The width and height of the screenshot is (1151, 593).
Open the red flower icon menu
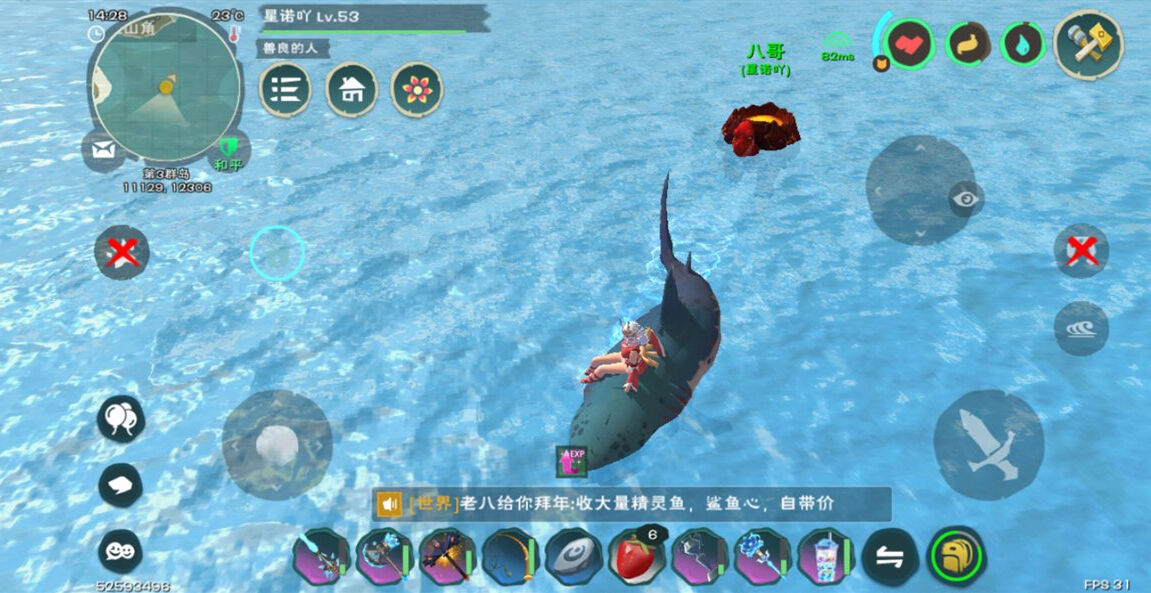pyautogui.click(x=416, y=90)
